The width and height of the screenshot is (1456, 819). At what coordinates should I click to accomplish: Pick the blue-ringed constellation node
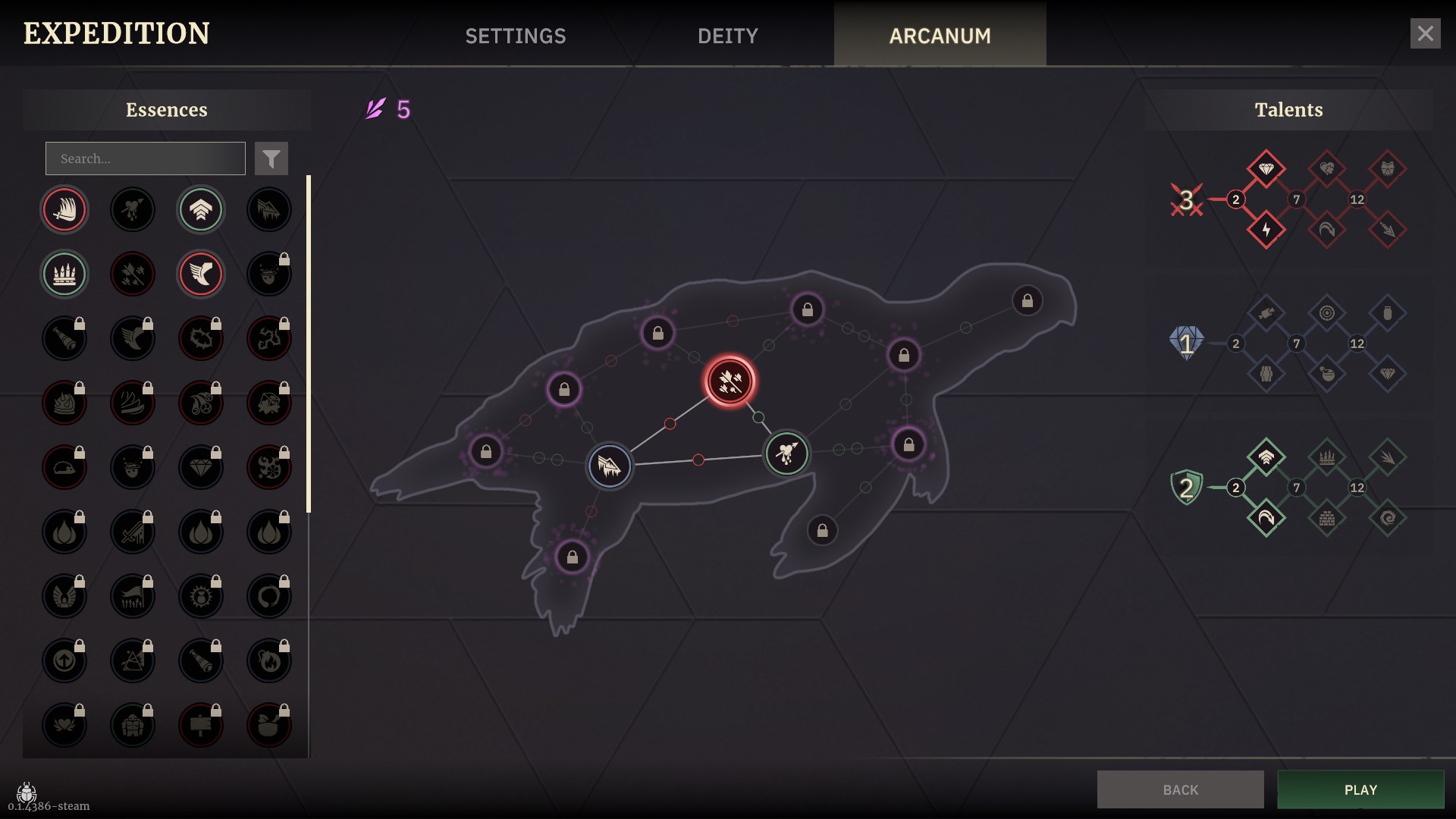[610, 466]
